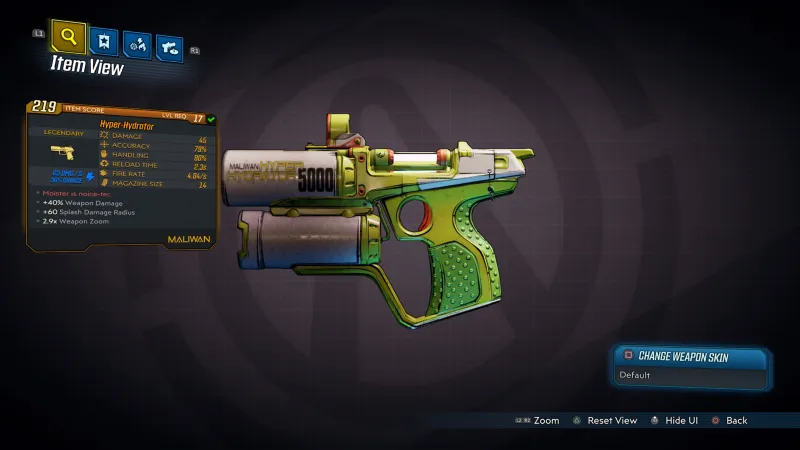Open the Change Weapon Skin panel
The width and height of the screenshot is (800, 450).
click(x=692, y=355)
